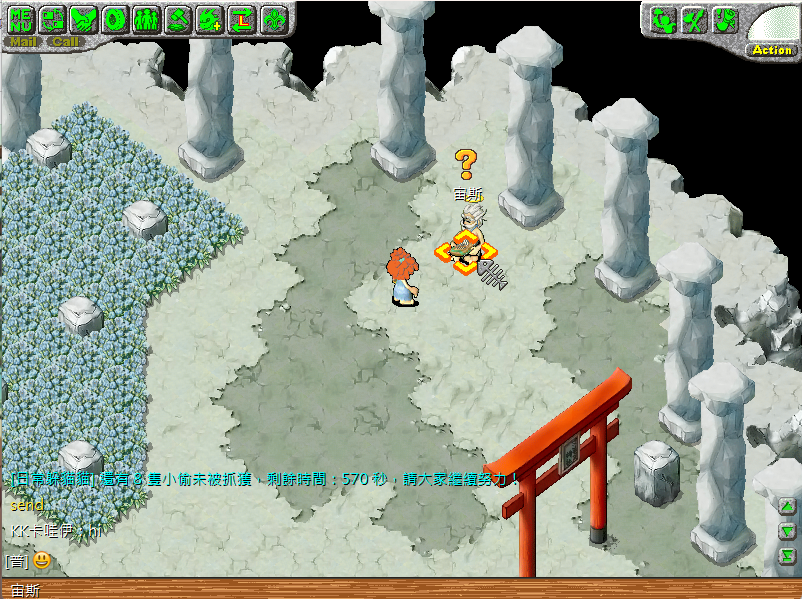802x599 pixels.
Task: Open the smiley emoticon picker
Action: pyautogui.click(x=42, y=560)
